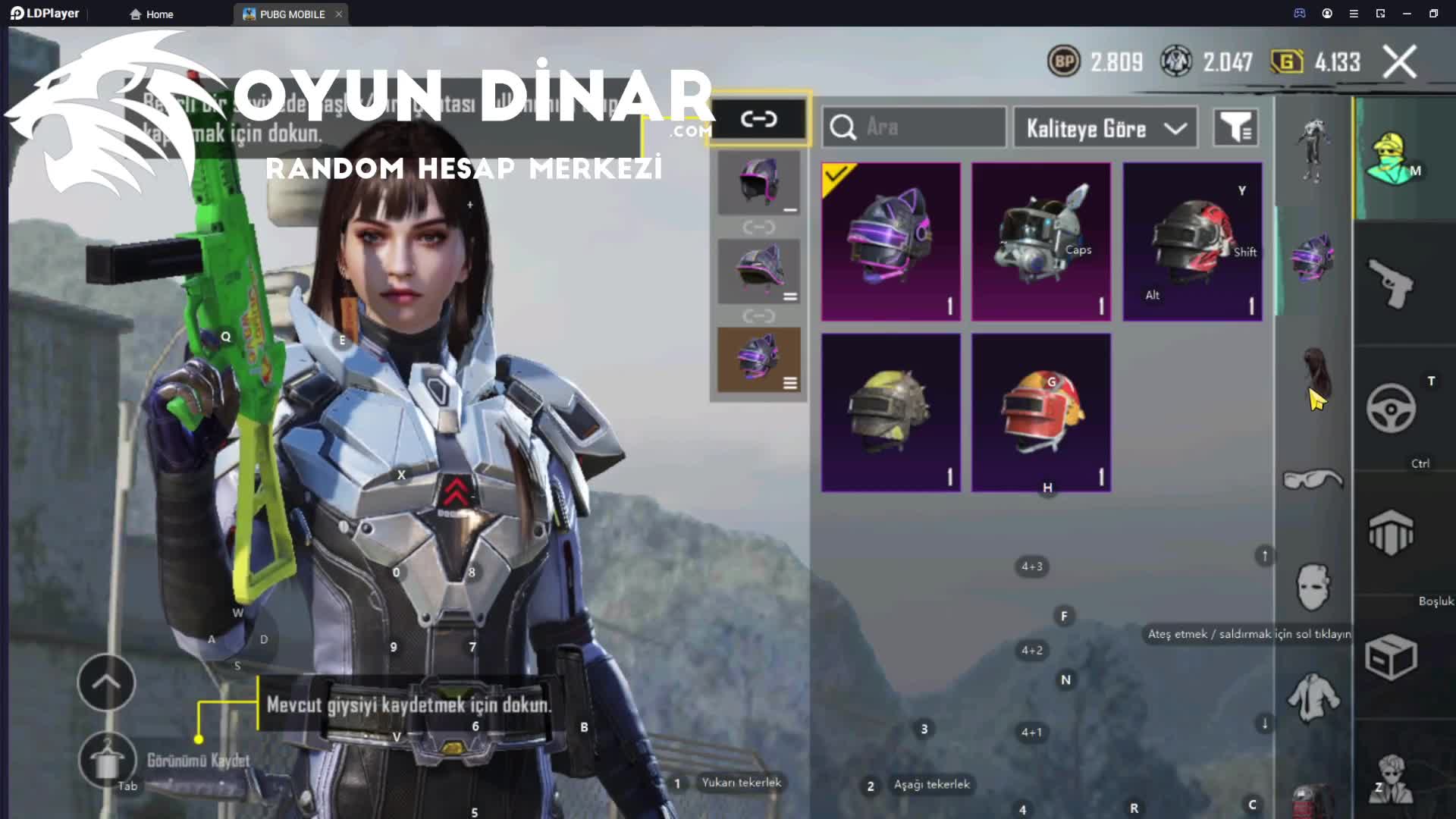Pick the yellow spiked helmet skin
The height and width of the screenshot is (819, 1456).
(x=891, y=413)
